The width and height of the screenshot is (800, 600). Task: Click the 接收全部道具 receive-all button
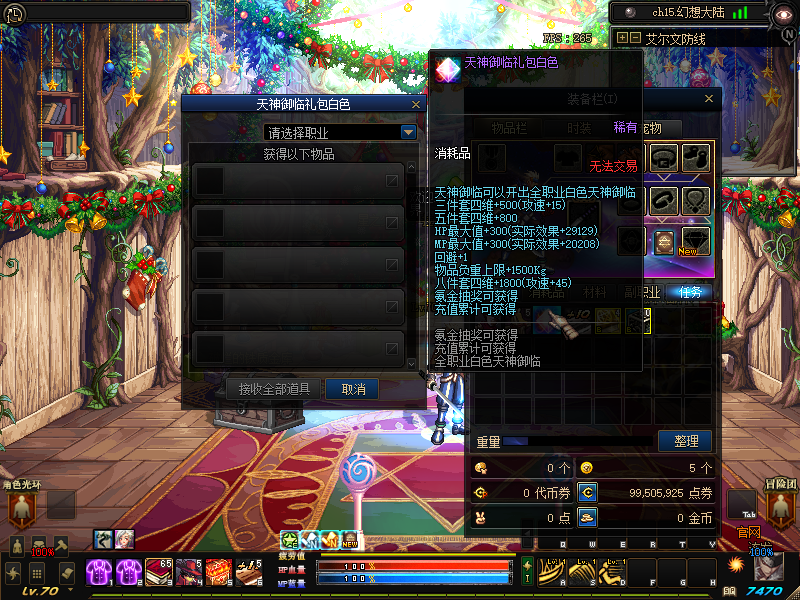point(274,389)
